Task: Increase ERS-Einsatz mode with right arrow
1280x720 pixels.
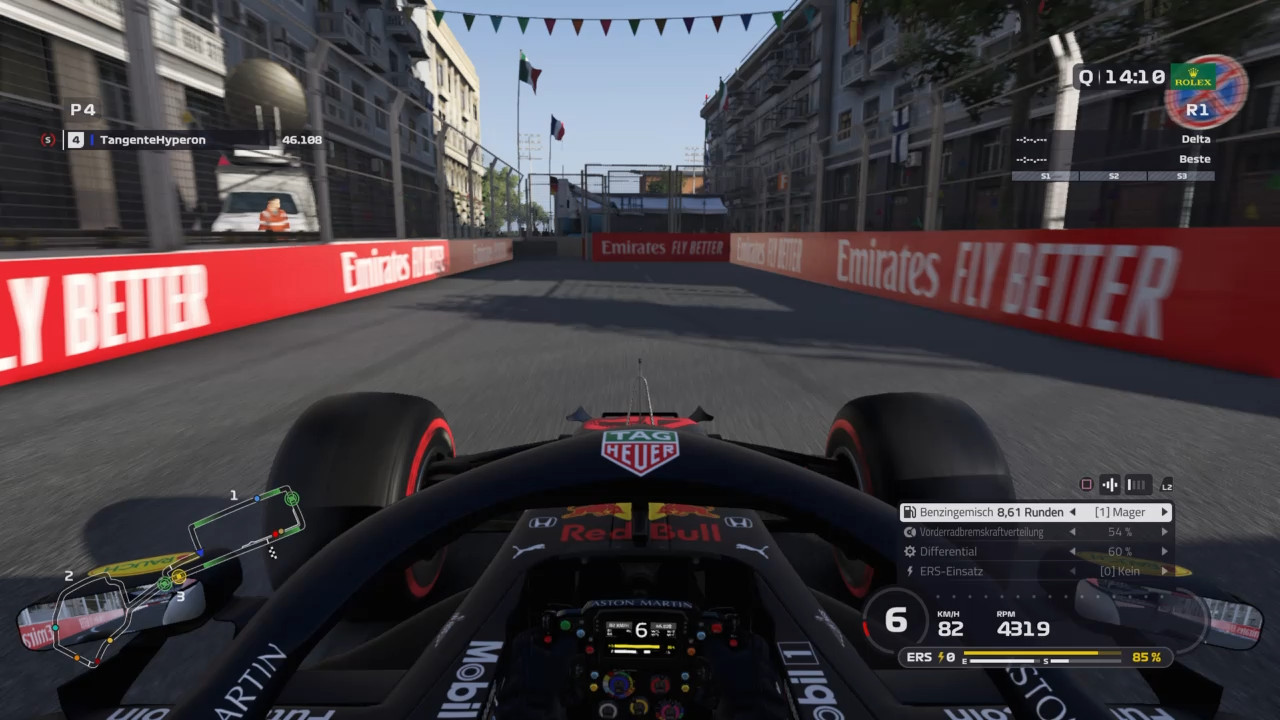Action: coord(1164,571)
